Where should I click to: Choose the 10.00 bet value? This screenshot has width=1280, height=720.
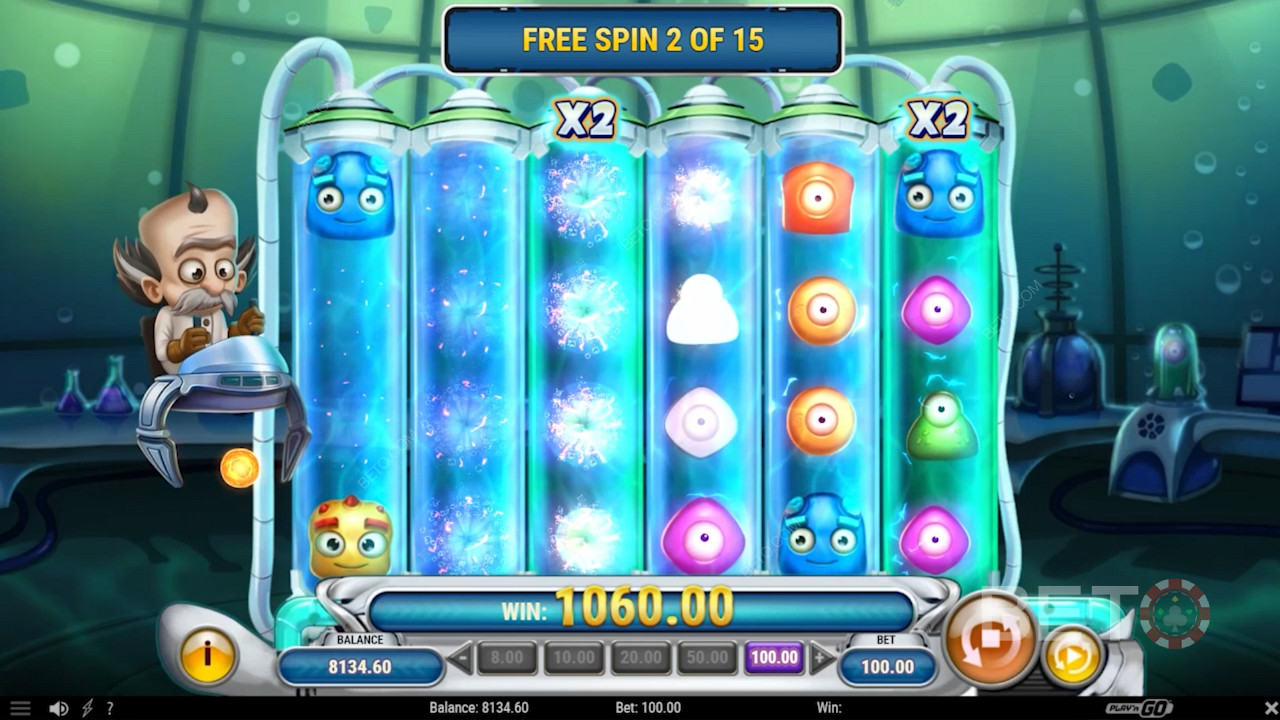574,658
